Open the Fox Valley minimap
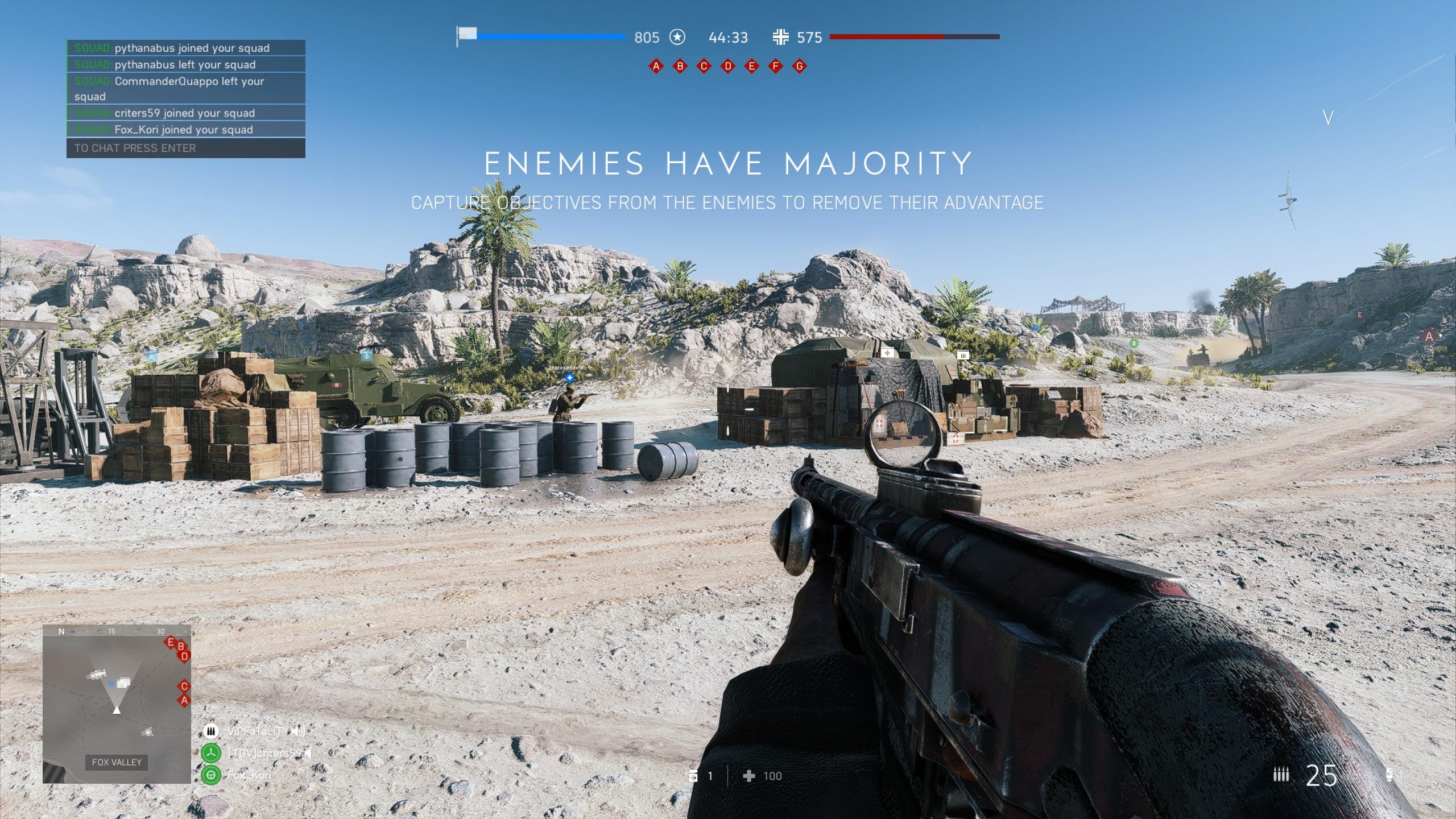 point(117,704)
